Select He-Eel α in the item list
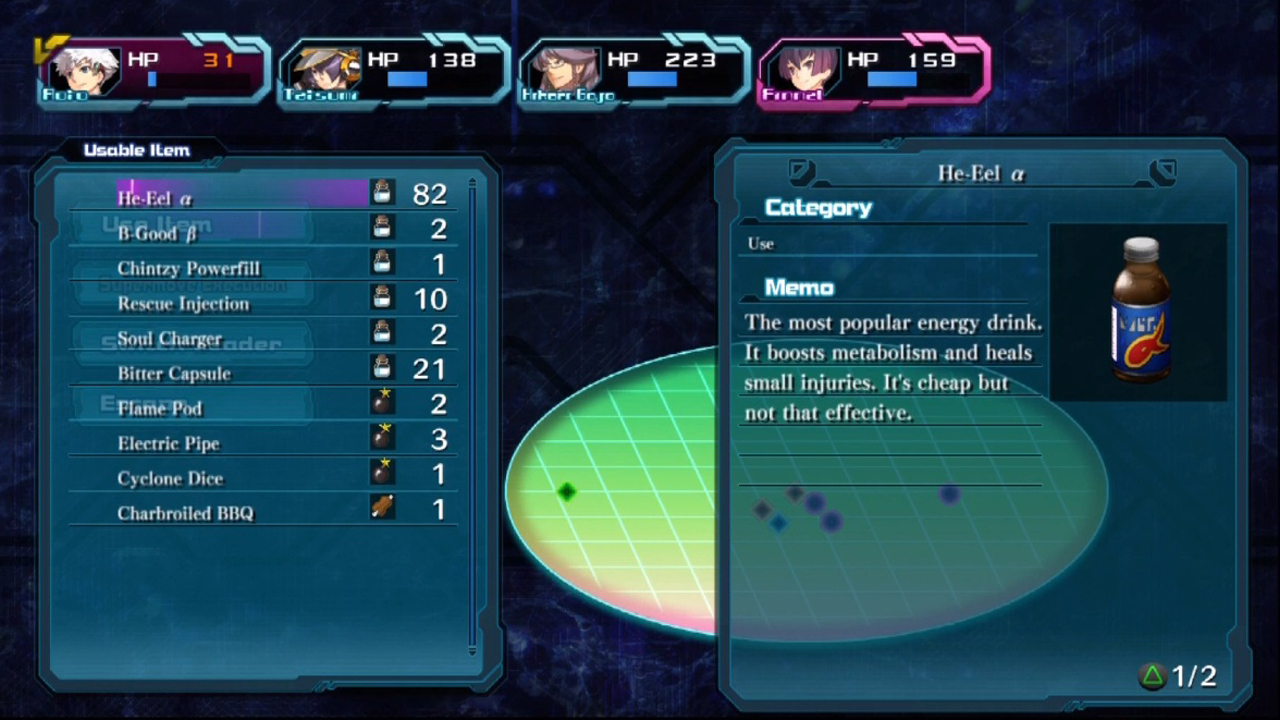1280x720 pixels. coord(155,197)
